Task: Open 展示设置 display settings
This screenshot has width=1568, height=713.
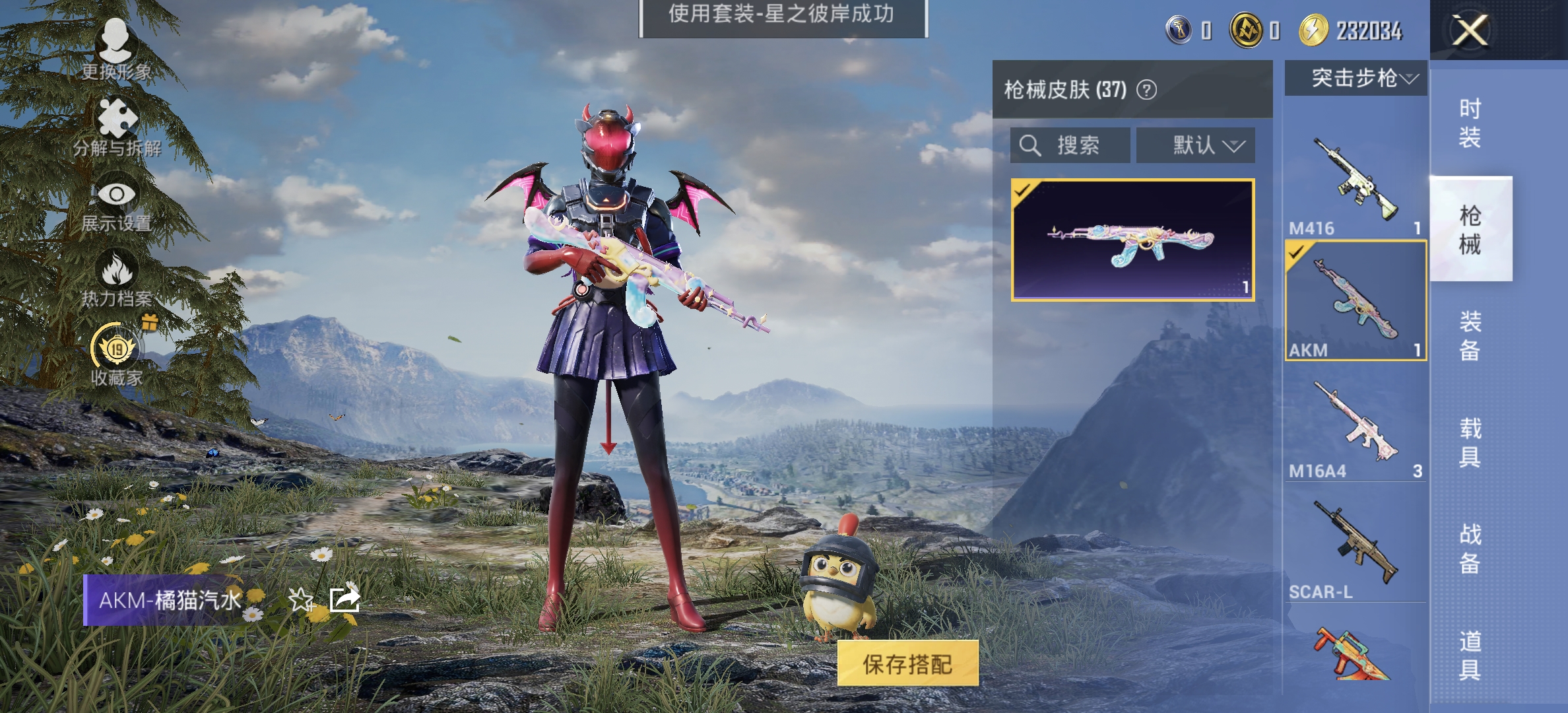Action: (117, 198)
